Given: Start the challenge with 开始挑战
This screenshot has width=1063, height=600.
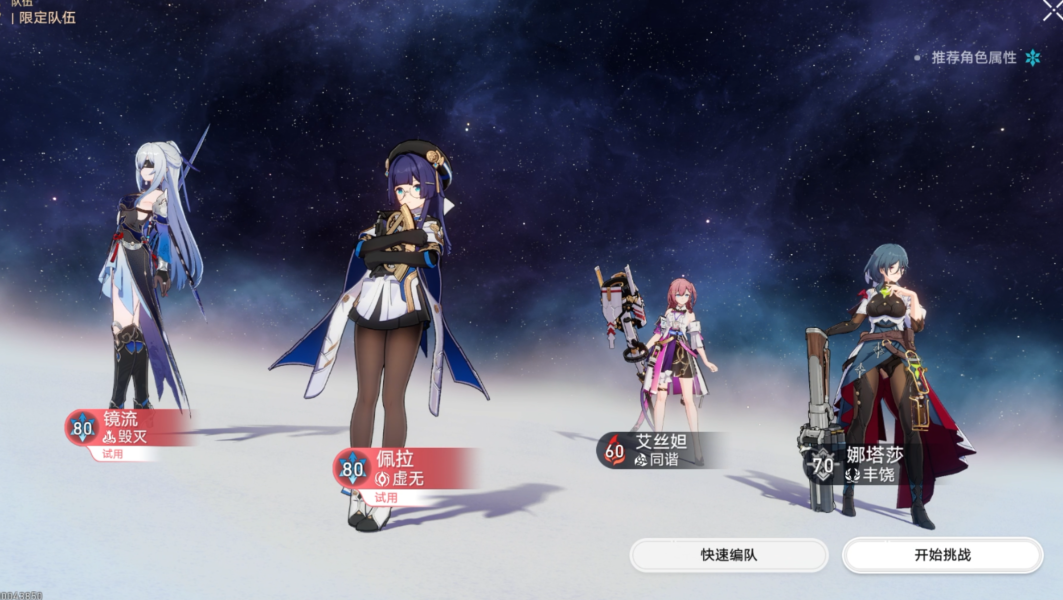Looking at the screenshot, I should coord(942,555).
